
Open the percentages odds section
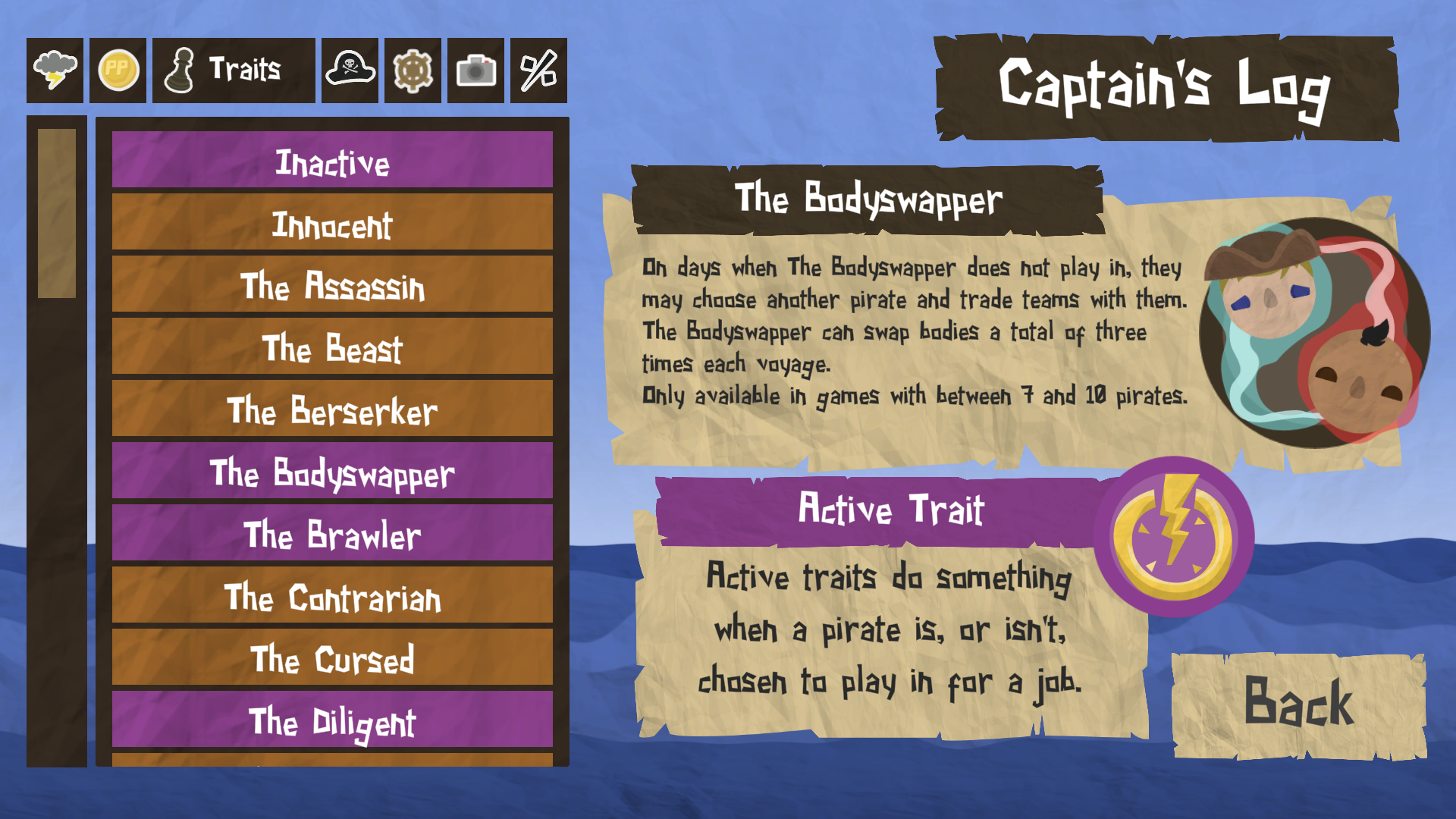pos(538,71)
